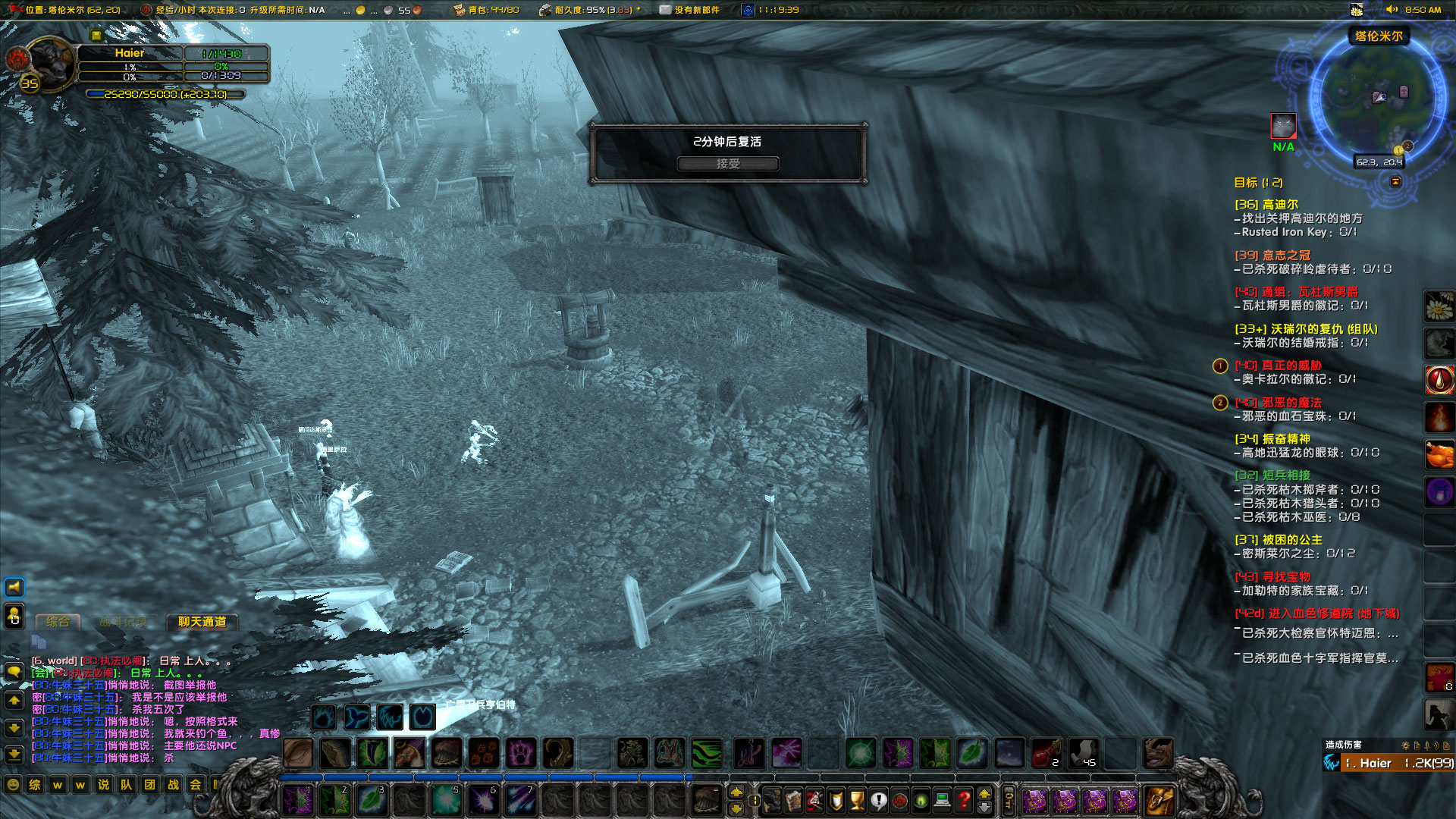Toggle the yellow chat bubble button beside the chat
1456x819 pixels.
tap(14, 672)
